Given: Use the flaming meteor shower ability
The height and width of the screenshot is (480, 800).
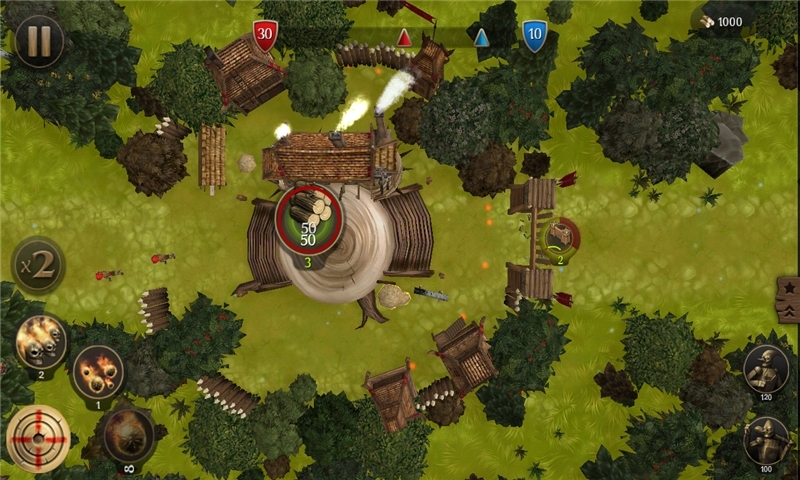Looking at the screenshot, I should pyautogui.click(x=99, y=372).
